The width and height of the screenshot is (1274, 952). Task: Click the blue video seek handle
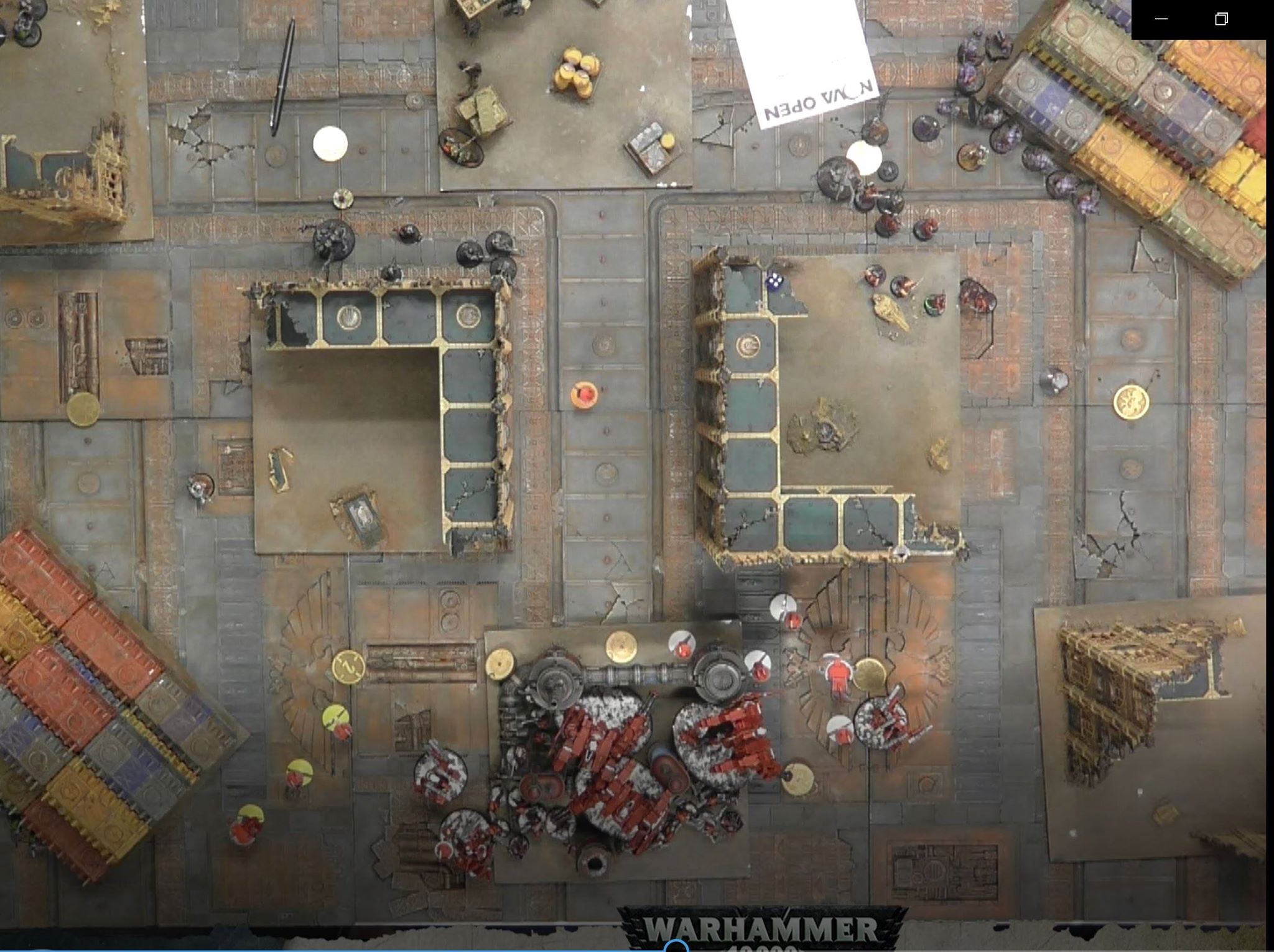pos(676,947)
